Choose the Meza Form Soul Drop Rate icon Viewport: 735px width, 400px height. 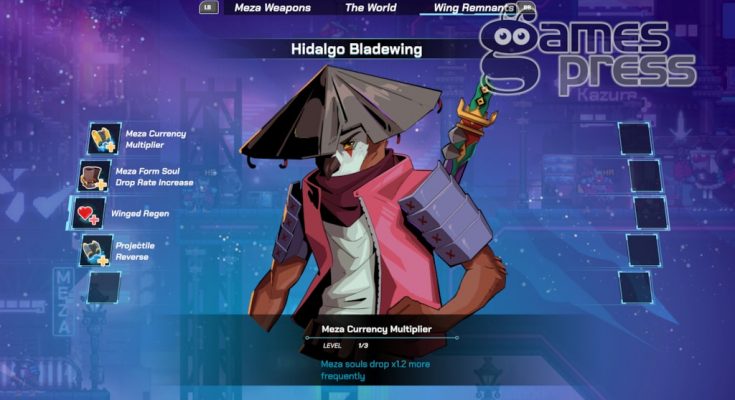95,176
